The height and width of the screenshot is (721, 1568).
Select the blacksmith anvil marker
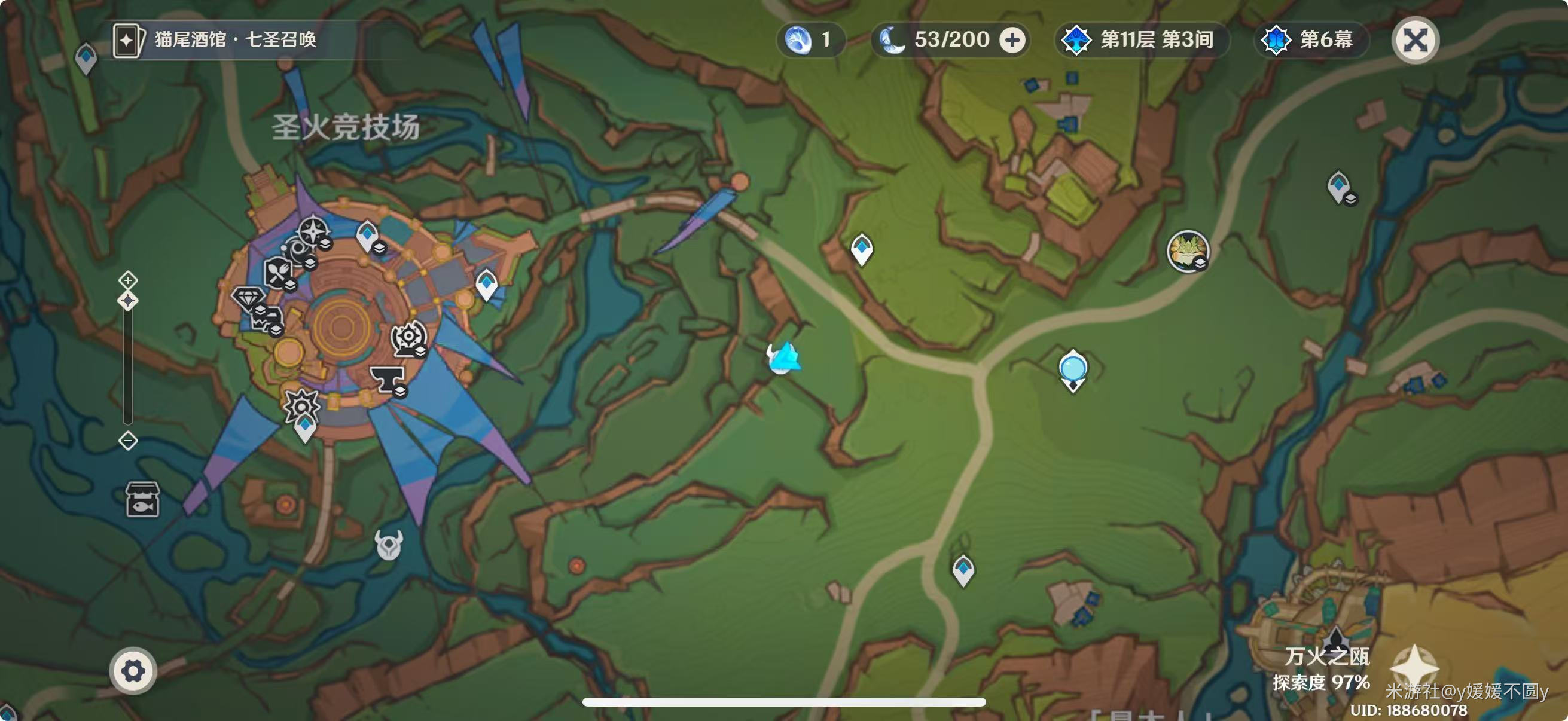click(x=386, y=380)
